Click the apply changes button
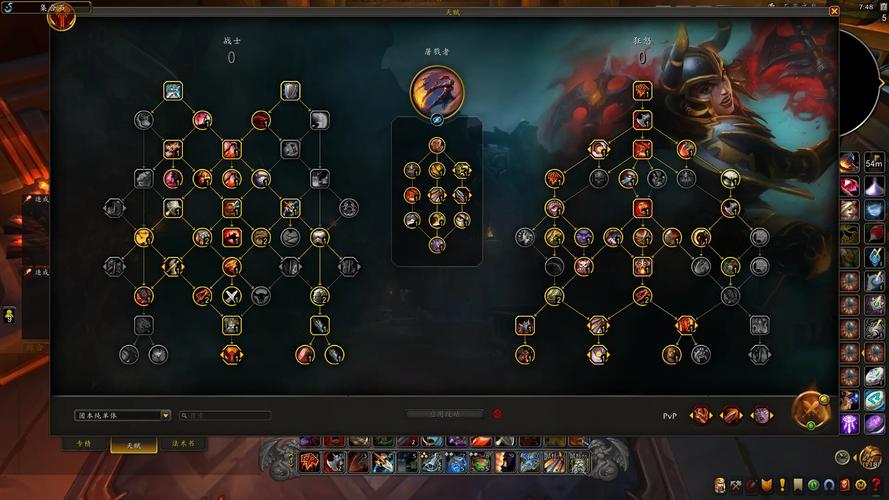This screenshot has height=500, width=889. 443,413
